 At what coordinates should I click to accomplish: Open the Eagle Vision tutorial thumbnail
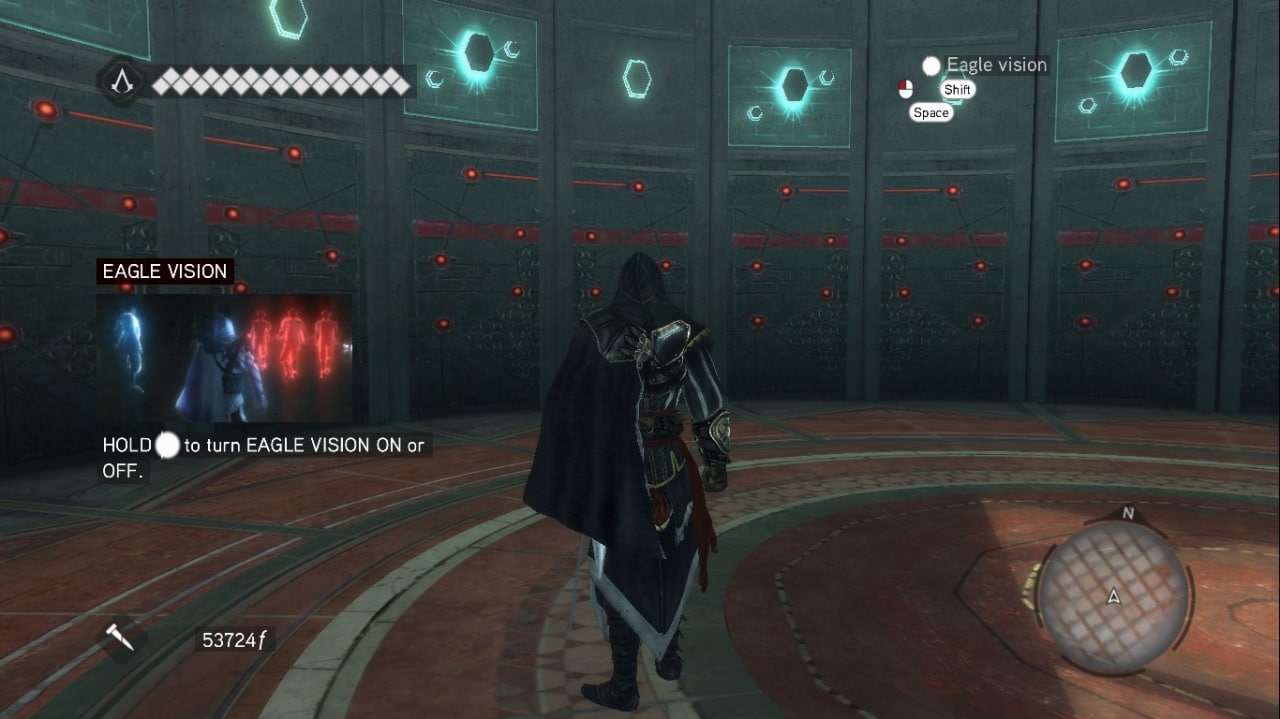point(225,357)
